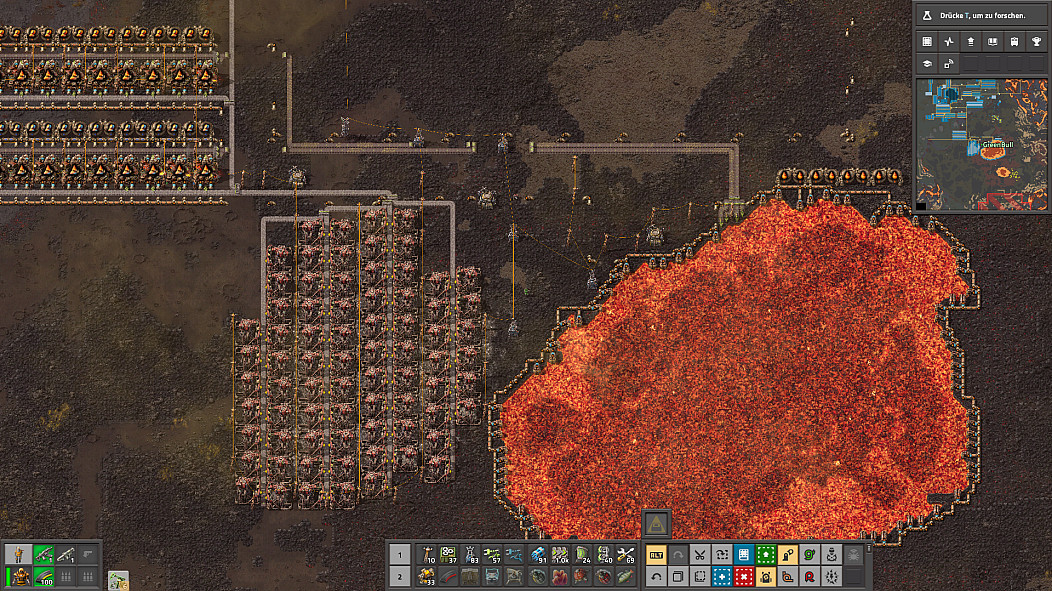Switch quickbar row 2 button

[x=399, y=577]
